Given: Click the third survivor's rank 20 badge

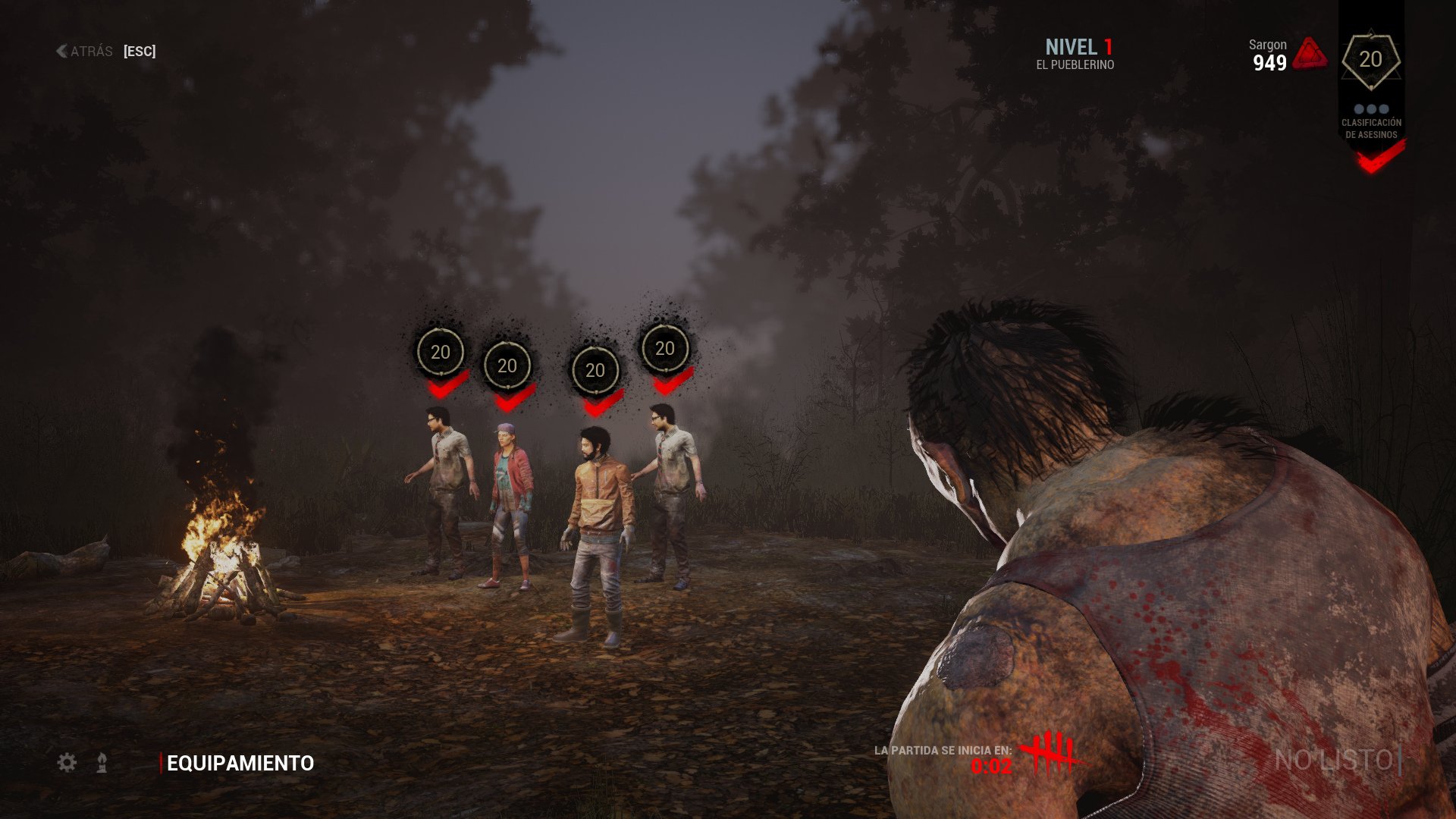Looking at the screenshot, I should click(x=595, y=372).
